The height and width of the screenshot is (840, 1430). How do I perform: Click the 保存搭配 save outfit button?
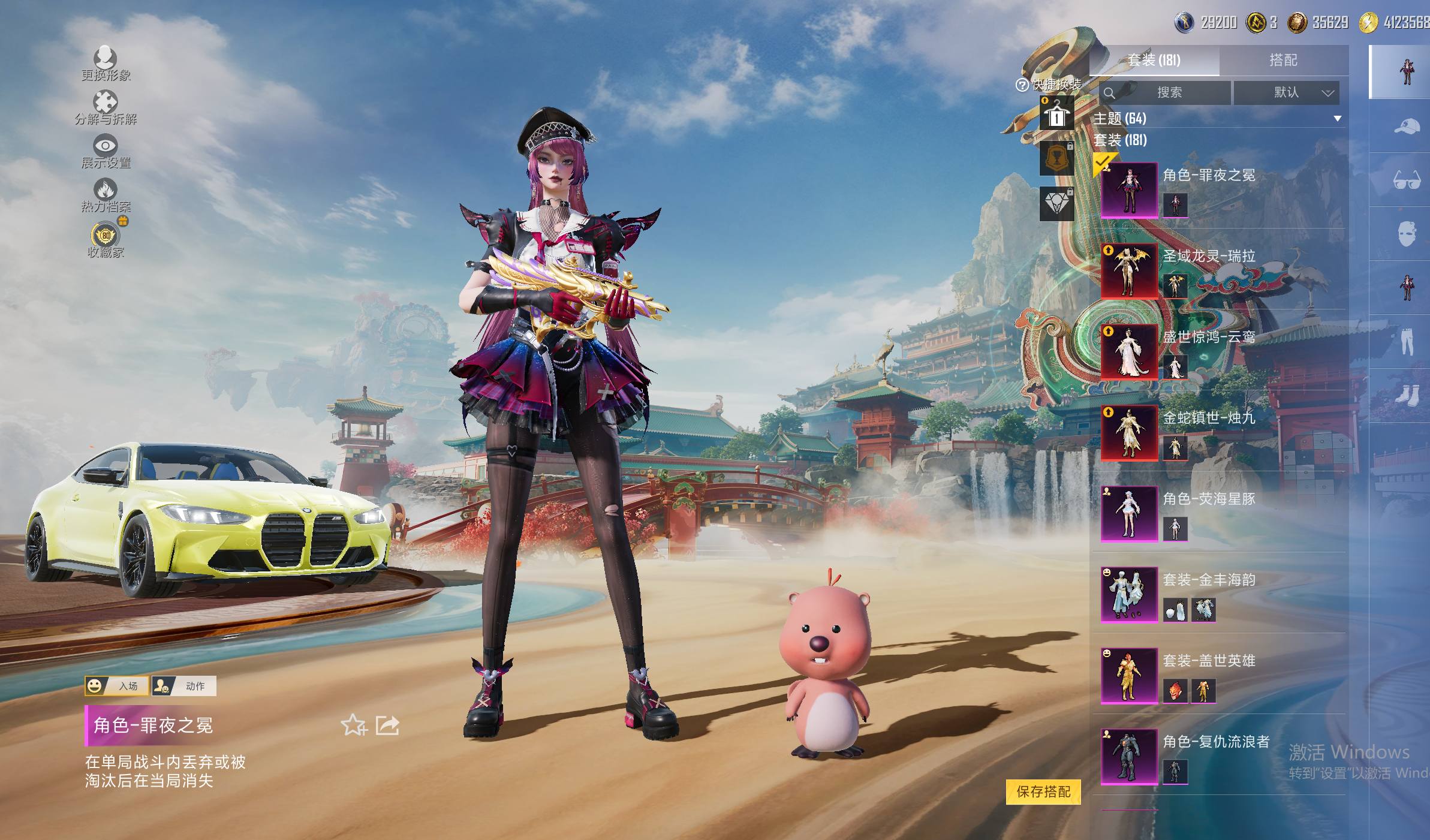(x=1043, y=791)
